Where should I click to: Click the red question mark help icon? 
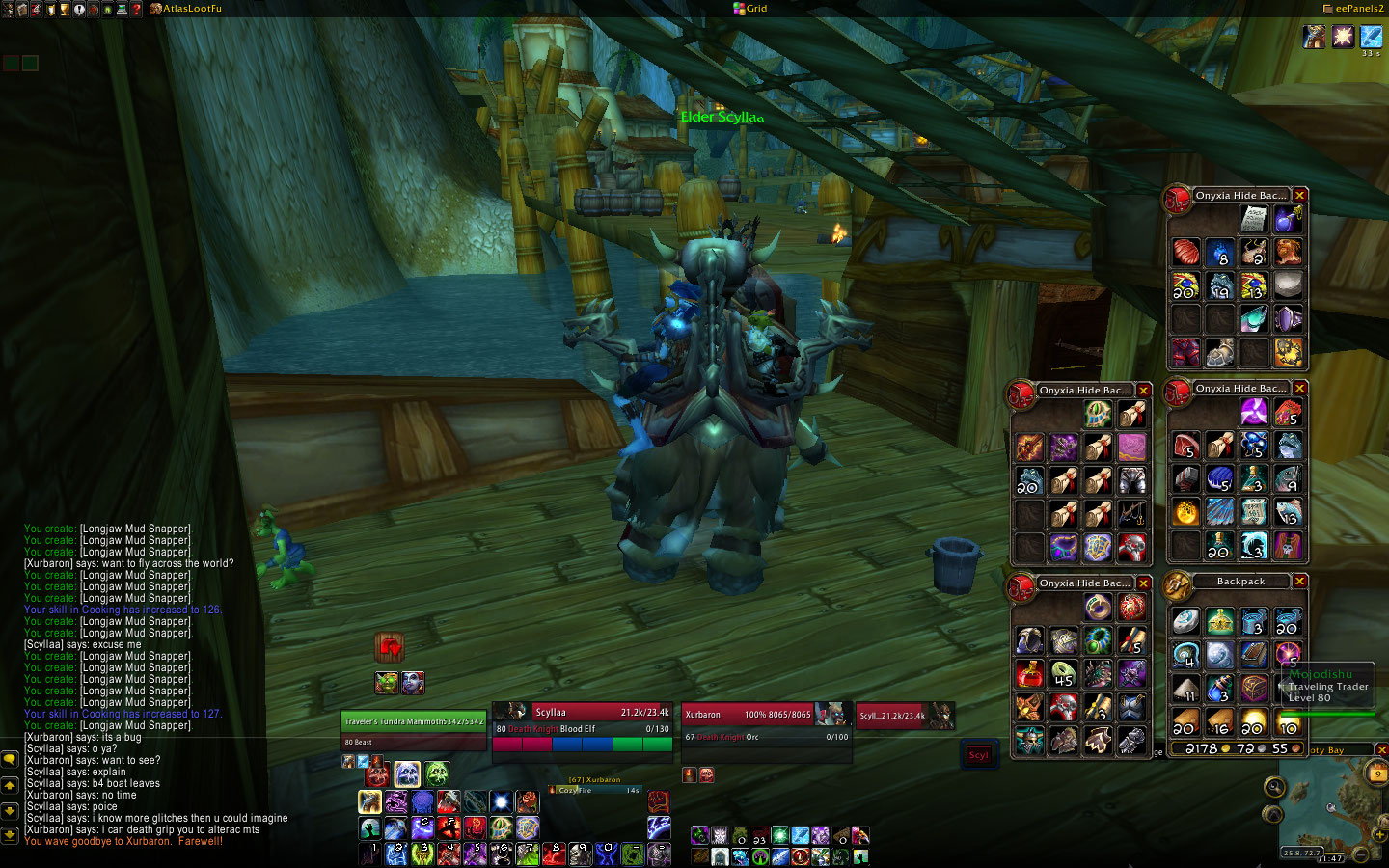tap(137, 9)
